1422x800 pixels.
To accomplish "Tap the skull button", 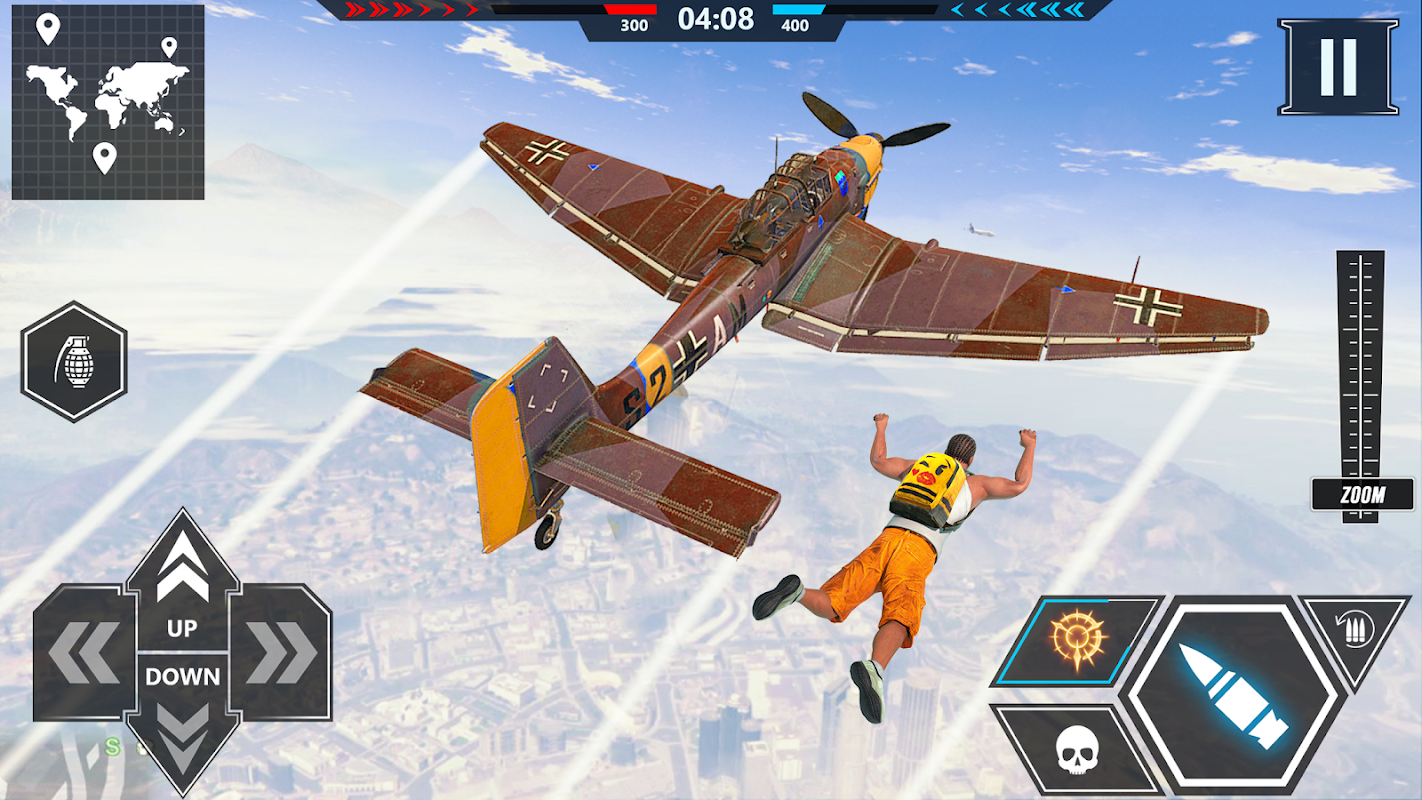I will click(x=1076, y=750).
